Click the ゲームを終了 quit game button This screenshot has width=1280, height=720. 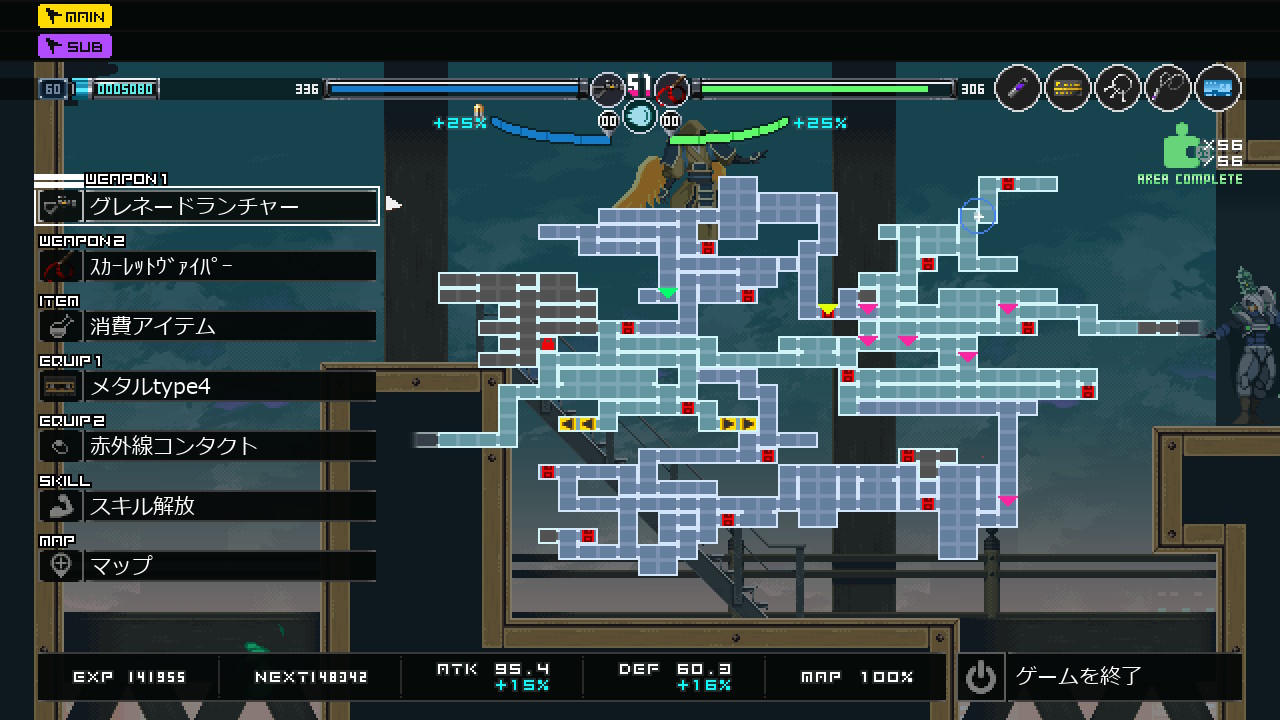[1100, 677]
